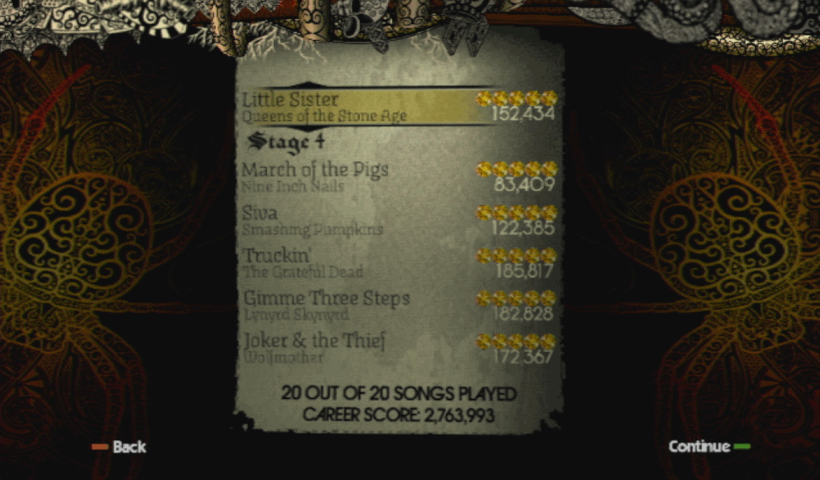The image size is (820, 480).
Task: Choose Joker & the Thief song
Action: 398,347
